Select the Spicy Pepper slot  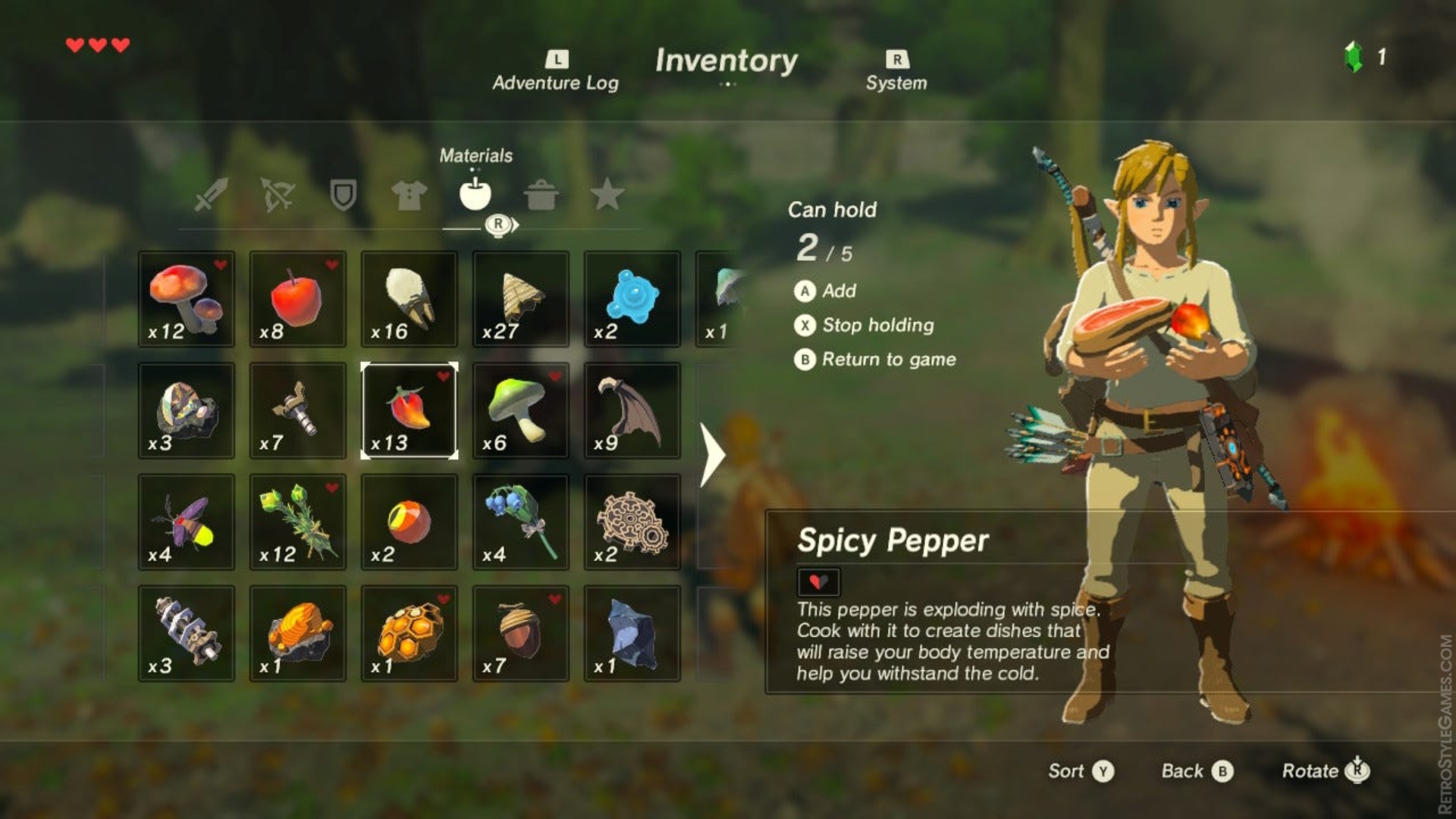[409, 411]
